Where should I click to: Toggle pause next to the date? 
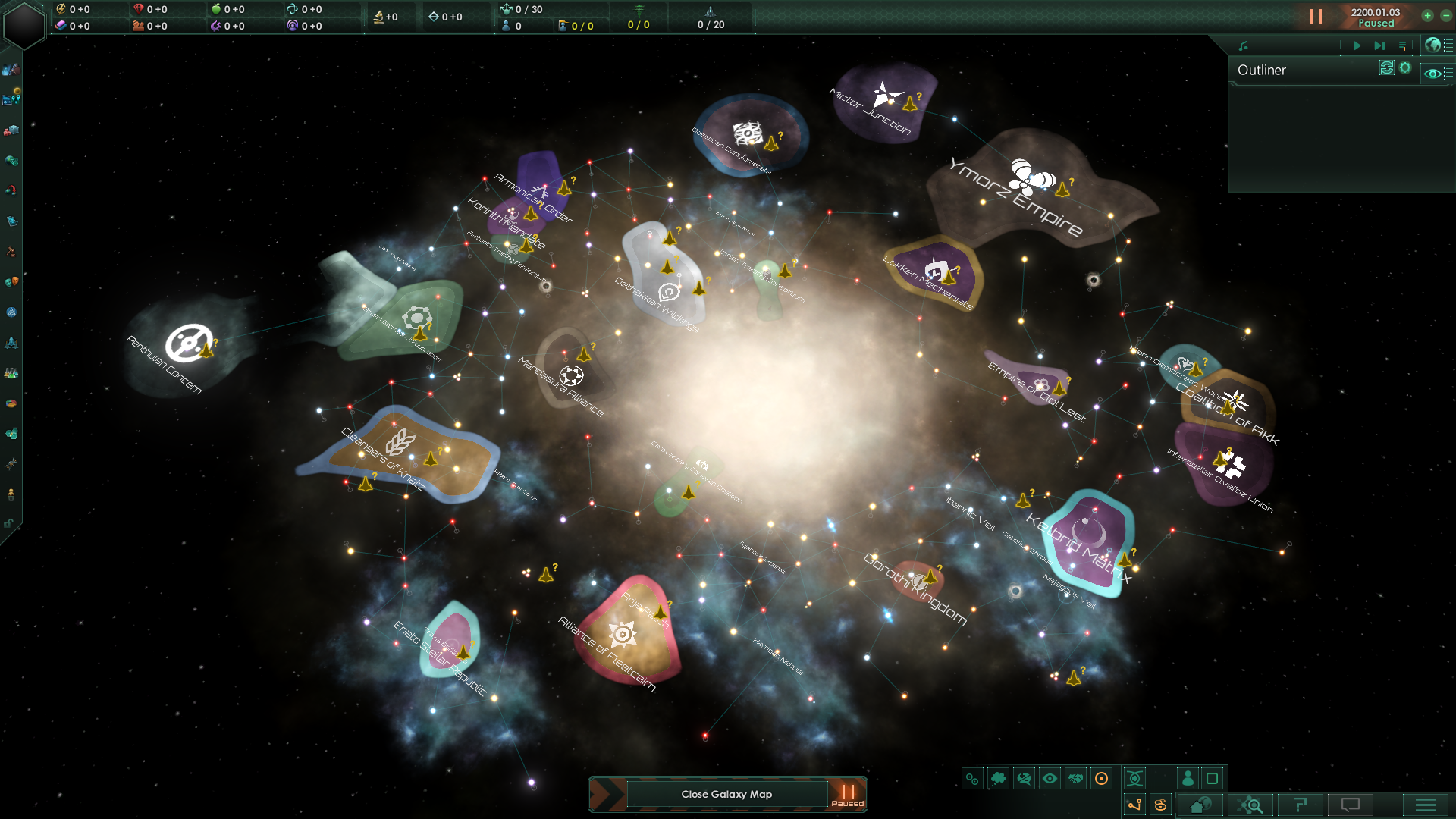[1316, 16]
